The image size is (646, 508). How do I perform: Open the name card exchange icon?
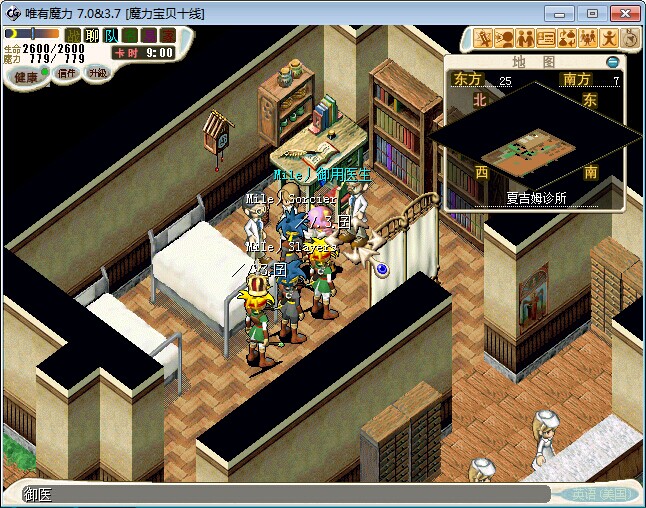546,39
